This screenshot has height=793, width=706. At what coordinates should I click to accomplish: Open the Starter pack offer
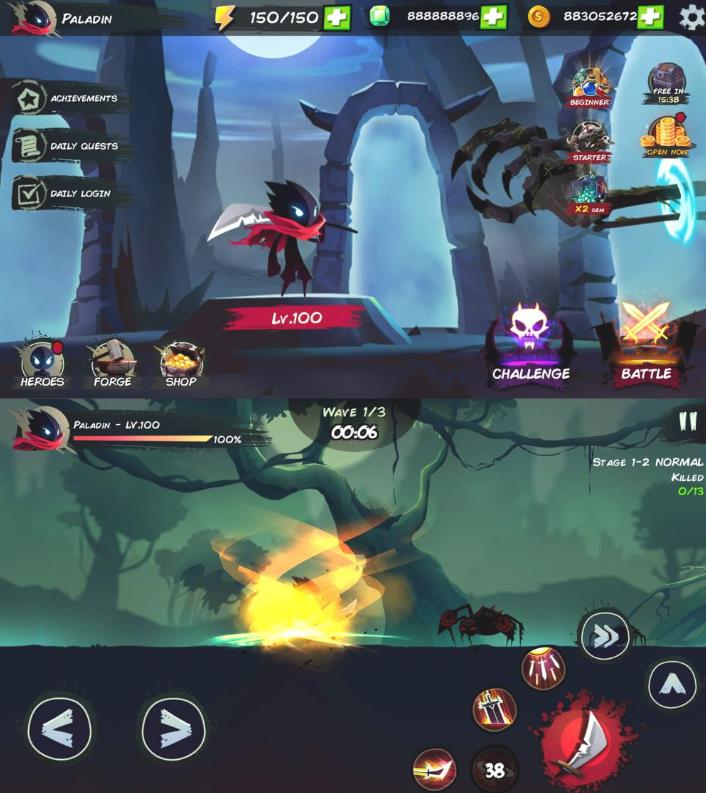coord(589,141)
